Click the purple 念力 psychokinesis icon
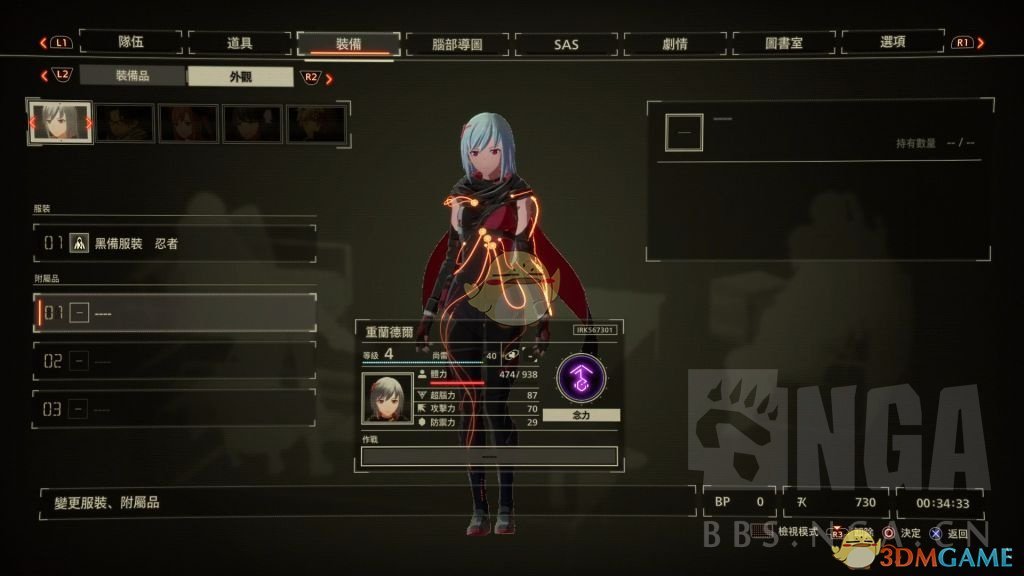 [x=581, y=379]
